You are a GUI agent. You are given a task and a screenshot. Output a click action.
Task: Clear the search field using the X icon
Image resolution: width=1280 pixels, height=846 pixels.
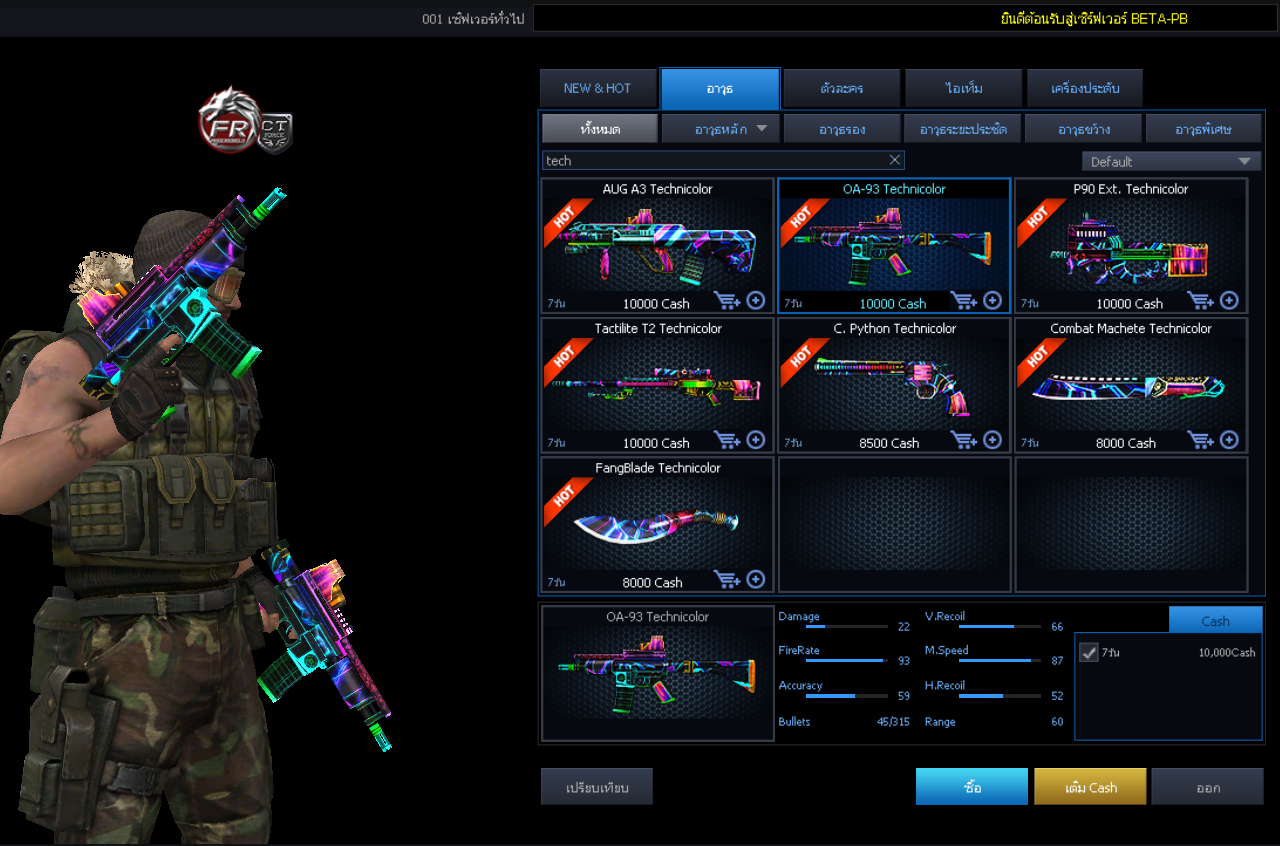[896, 160]
